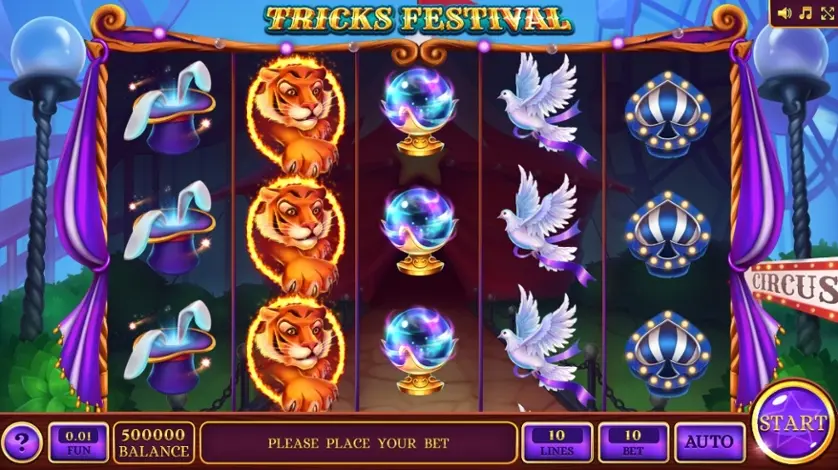Viewport: 838px width, 470px height.
Task: Select the 0.01 FUN coin value
Action: pyautogui.click(x=78, y=442)
